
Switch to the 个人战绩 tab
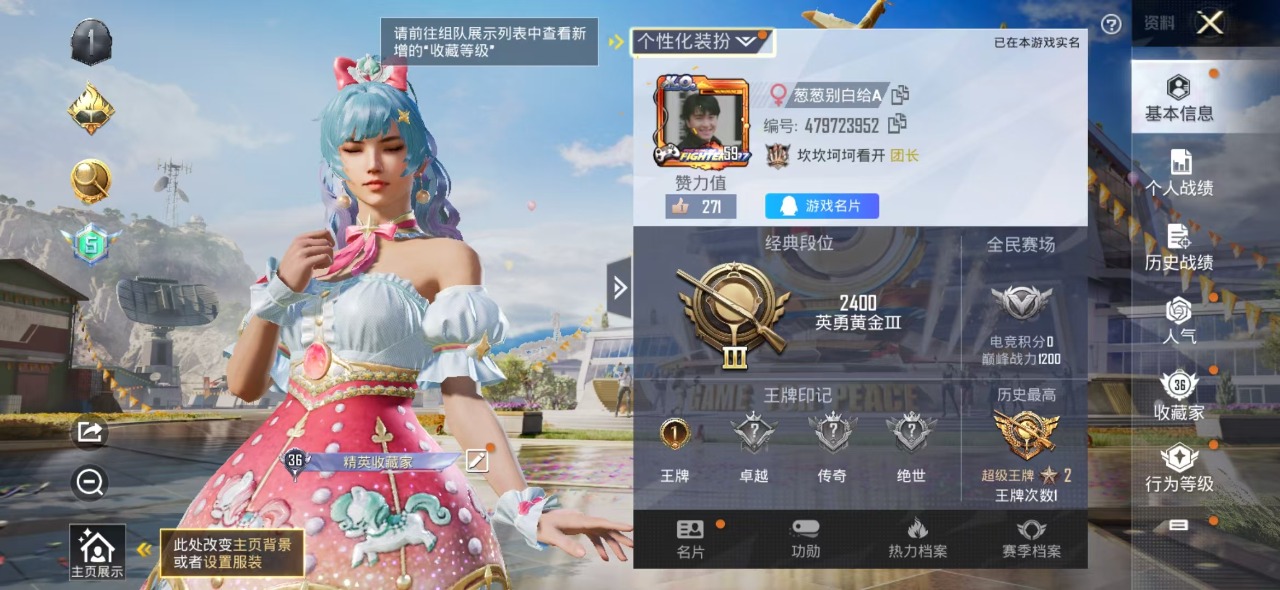click(1179, 173)
